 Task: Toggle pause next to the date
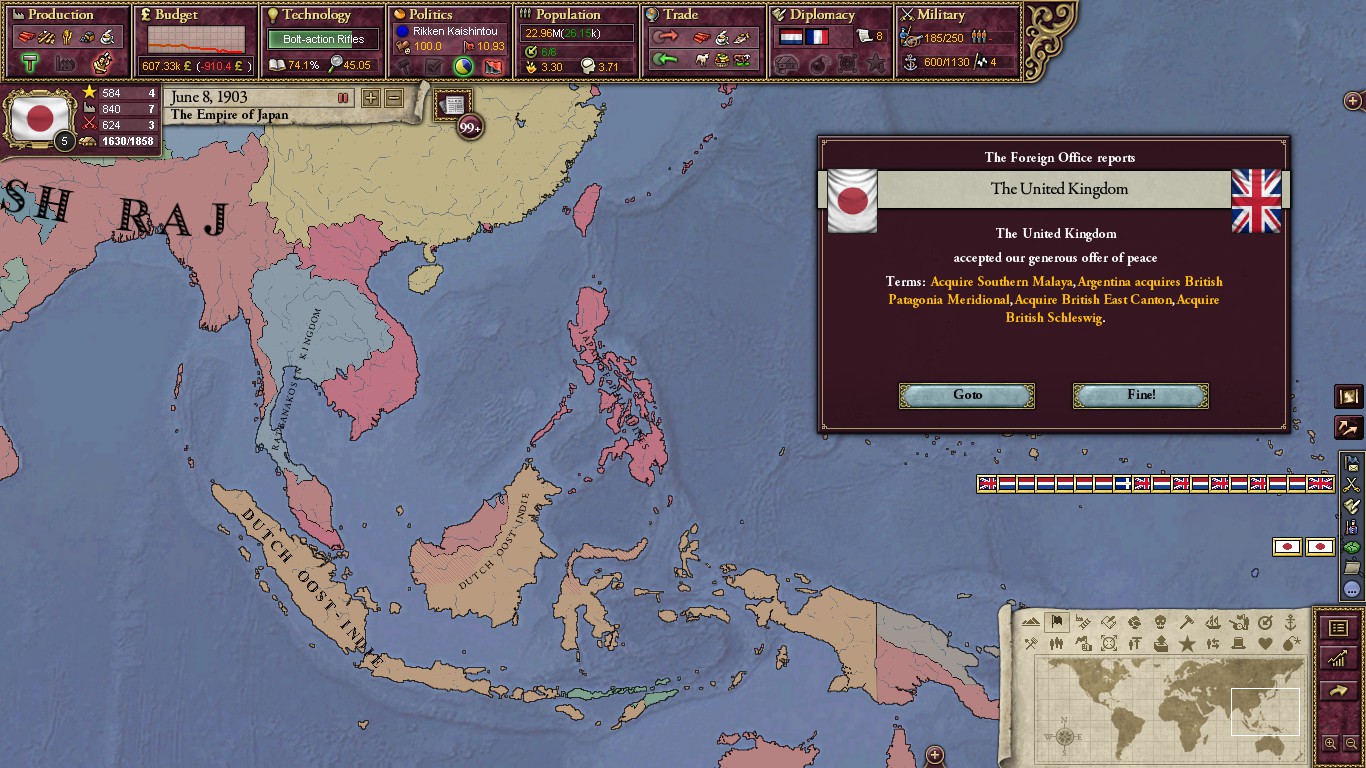click(343, 98)
